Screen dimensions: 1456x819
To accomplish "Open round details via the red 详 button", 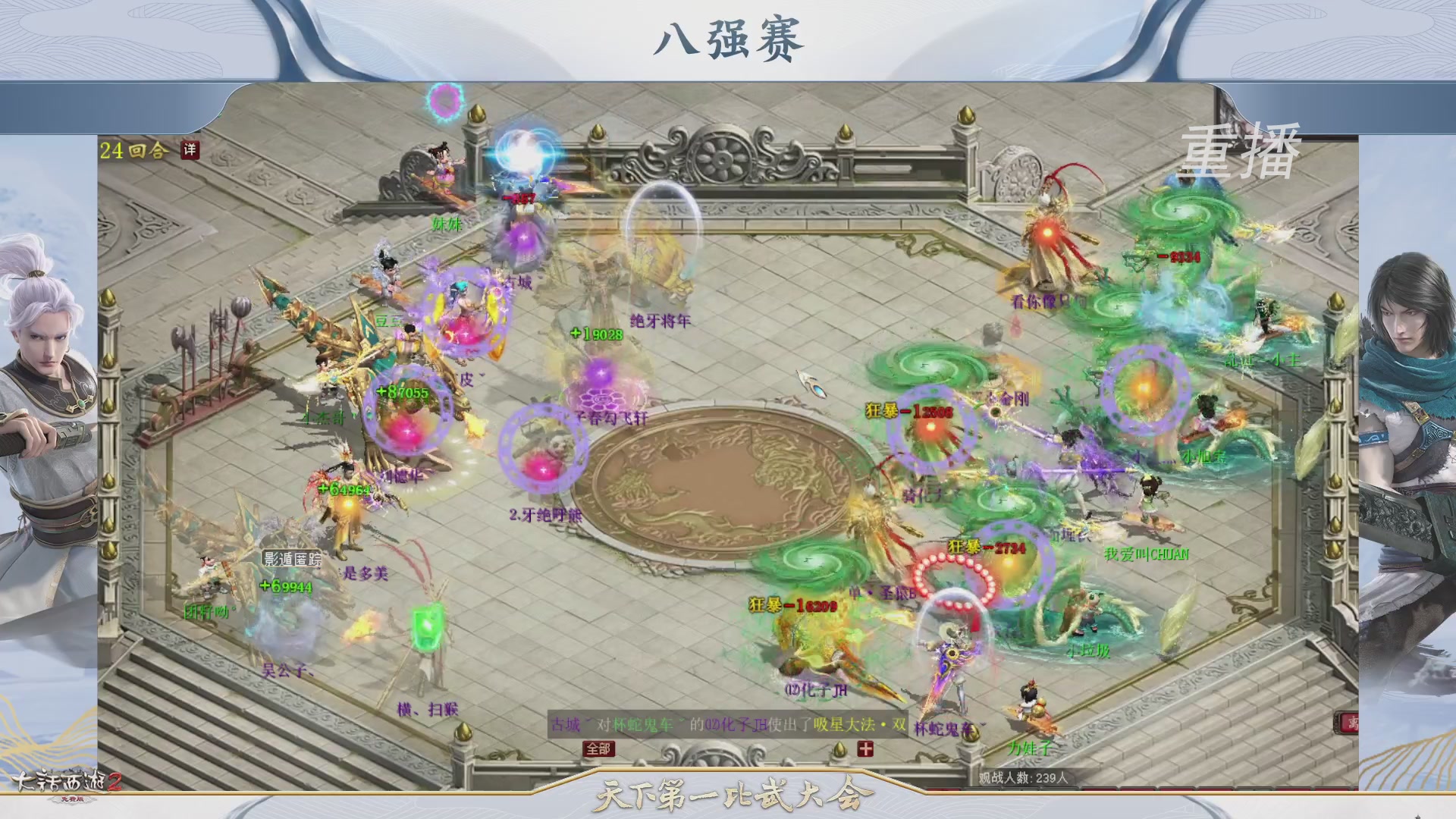I will click(190, 150).
